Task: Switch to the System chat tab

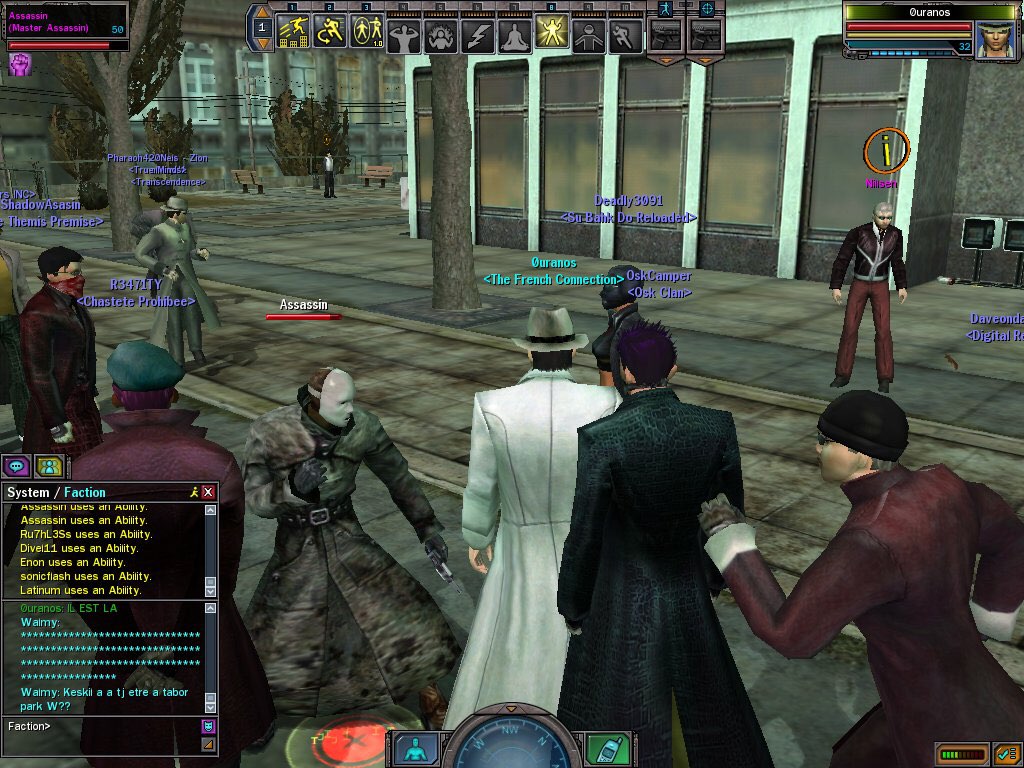Action: 27,492
